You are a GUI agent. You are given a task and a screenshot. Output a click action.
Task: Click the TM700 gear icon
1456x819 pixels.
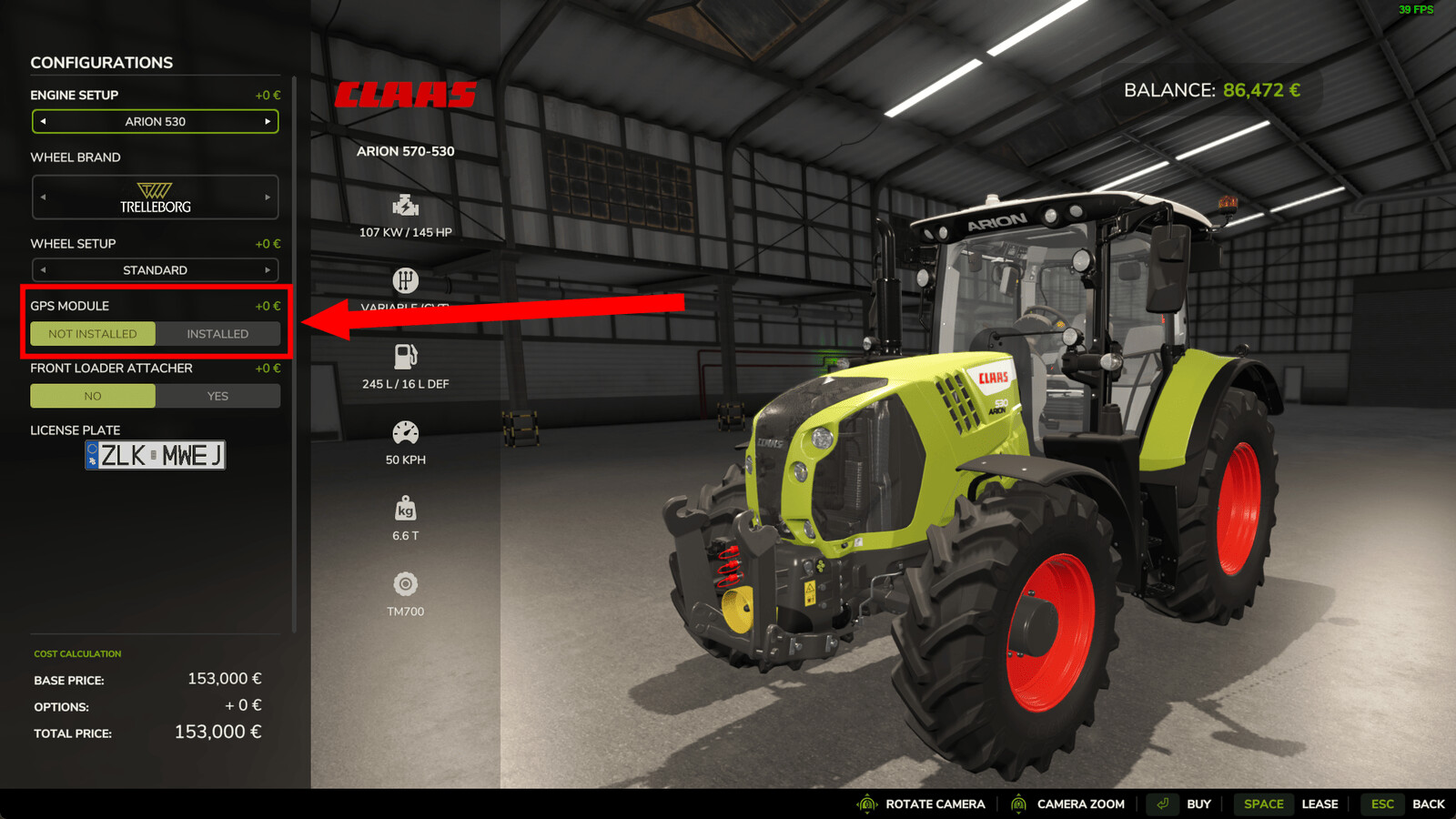pos(406,581)
